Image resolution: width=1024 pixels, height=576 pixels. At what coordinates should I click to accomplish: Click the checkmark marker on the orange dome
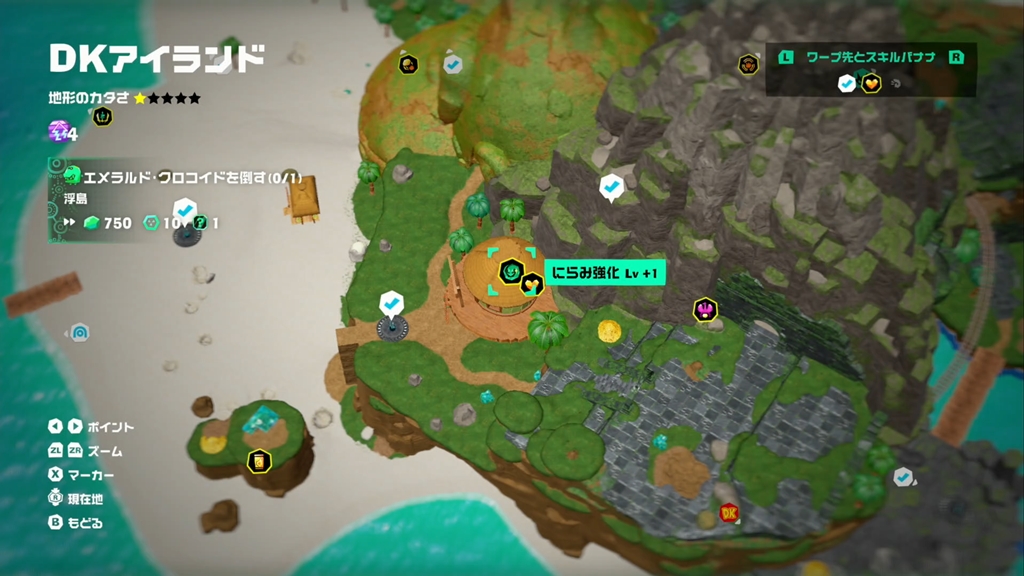[452, 64]
